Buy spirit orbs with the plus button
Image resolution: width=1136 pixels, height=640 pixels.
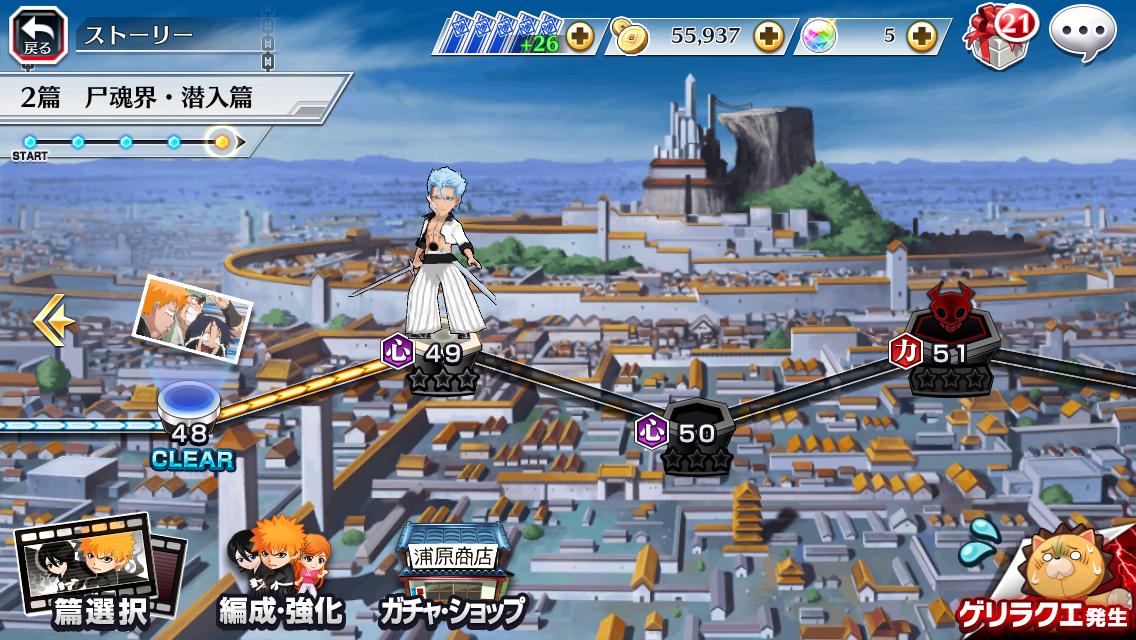pos(921,37)
